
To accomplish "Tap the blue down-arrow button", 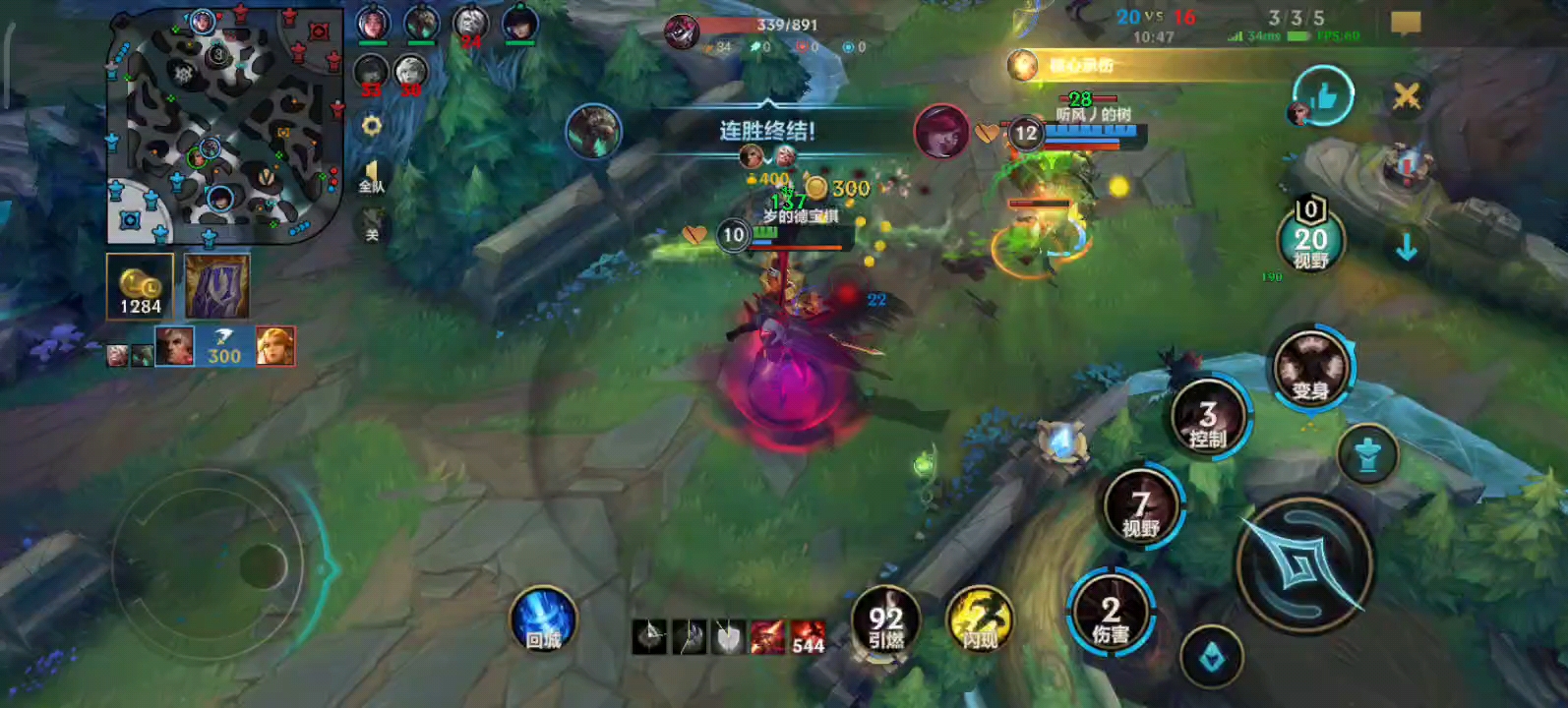I will (x=1407, y=247).
